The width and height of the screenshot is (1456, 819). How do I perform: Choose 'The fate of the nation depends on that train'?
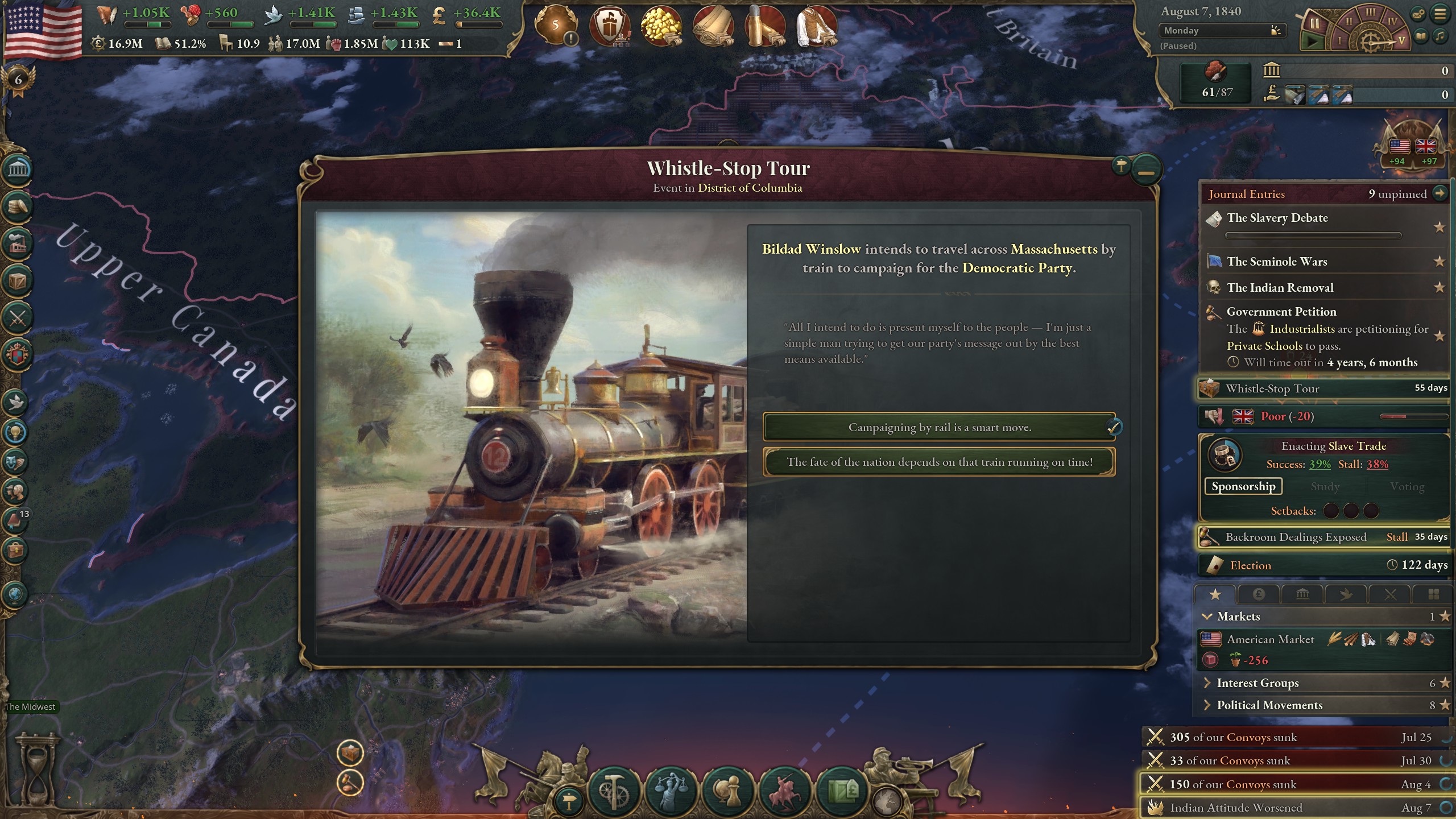click(x=940, y=462)
